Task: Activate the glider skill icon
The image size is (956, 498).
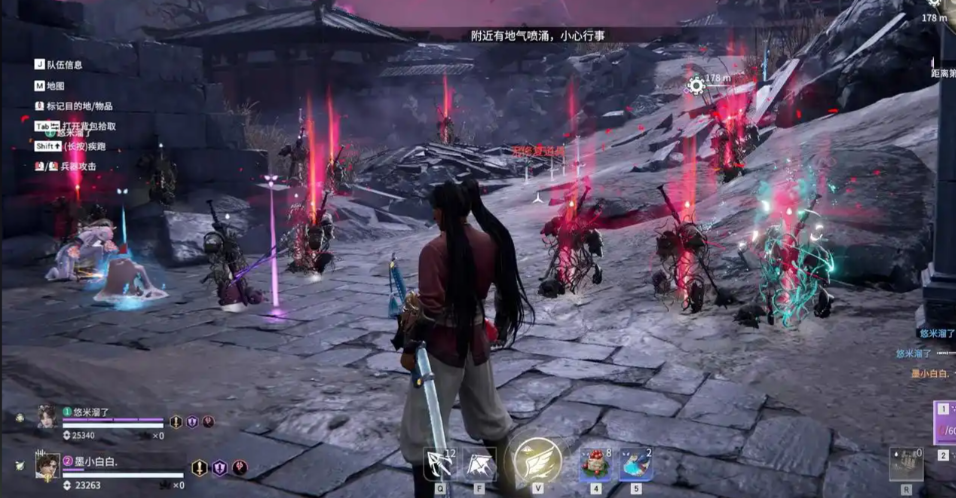Action: pyautogui.click(x=481, y=464)
